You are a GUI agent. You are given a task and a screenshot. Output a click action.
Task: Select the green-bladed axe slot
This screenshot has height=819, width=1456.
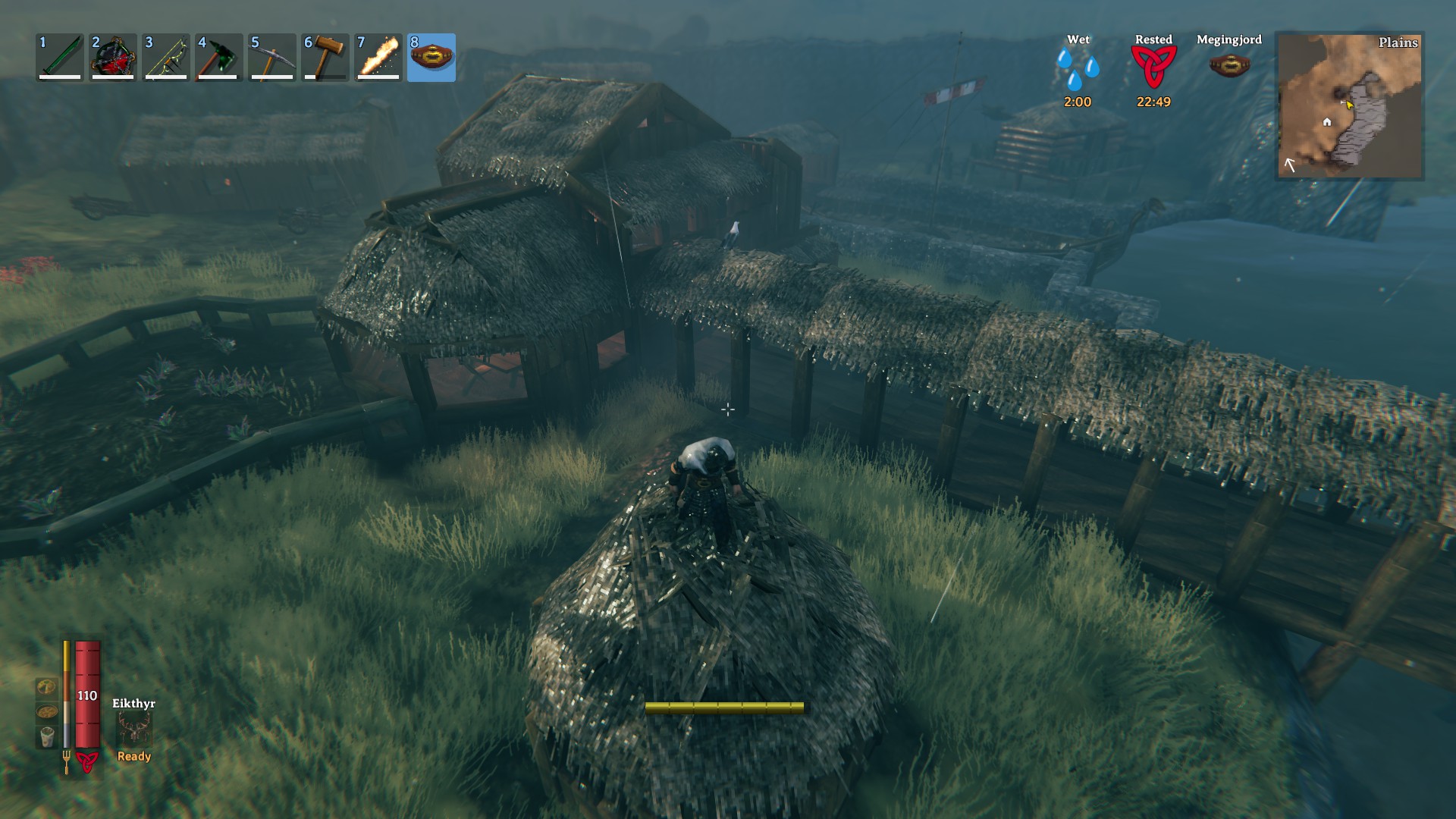click(x=219, y=57)
